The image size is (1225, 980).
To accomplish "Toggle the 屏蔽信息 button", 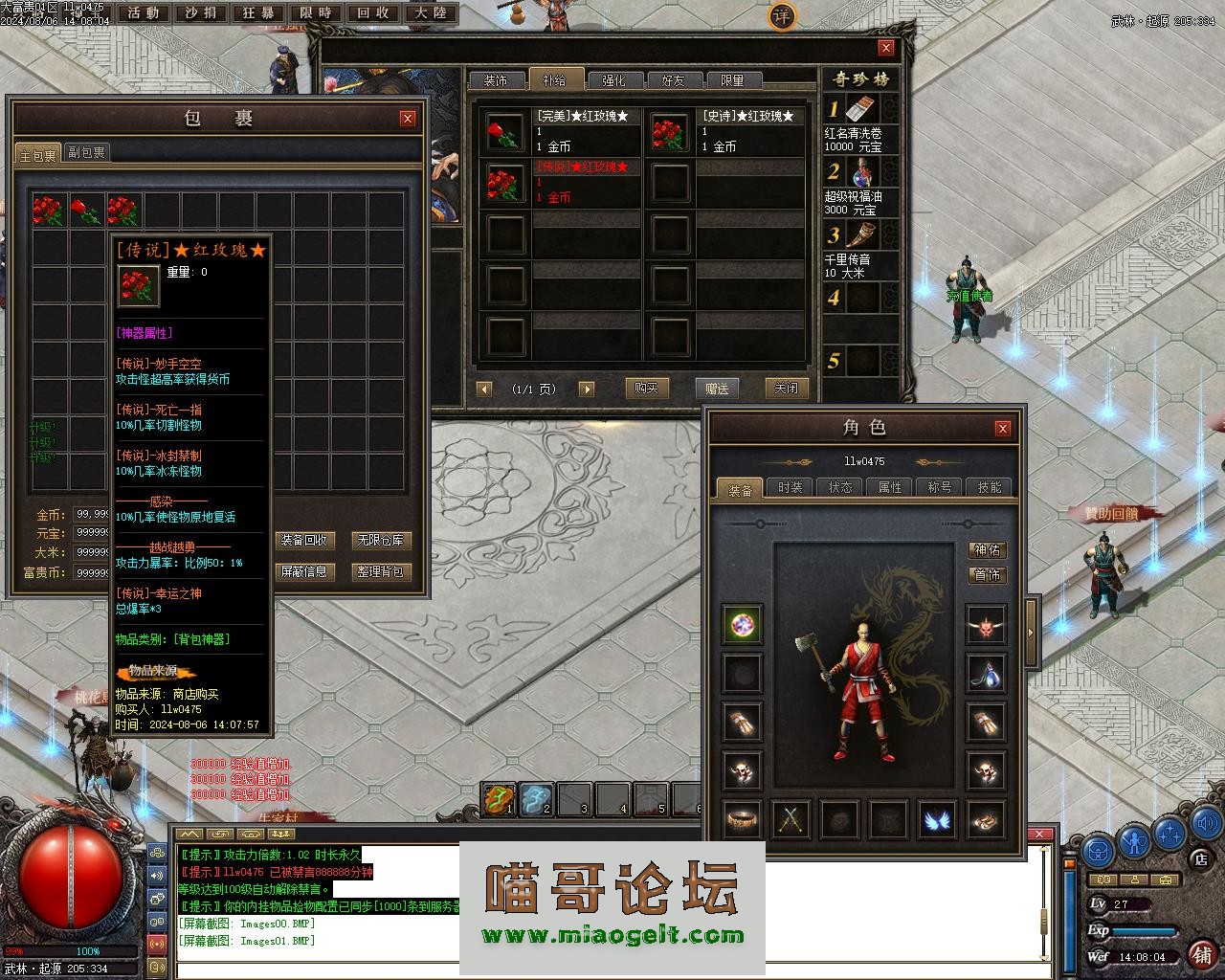I will (x=304, y=571).
